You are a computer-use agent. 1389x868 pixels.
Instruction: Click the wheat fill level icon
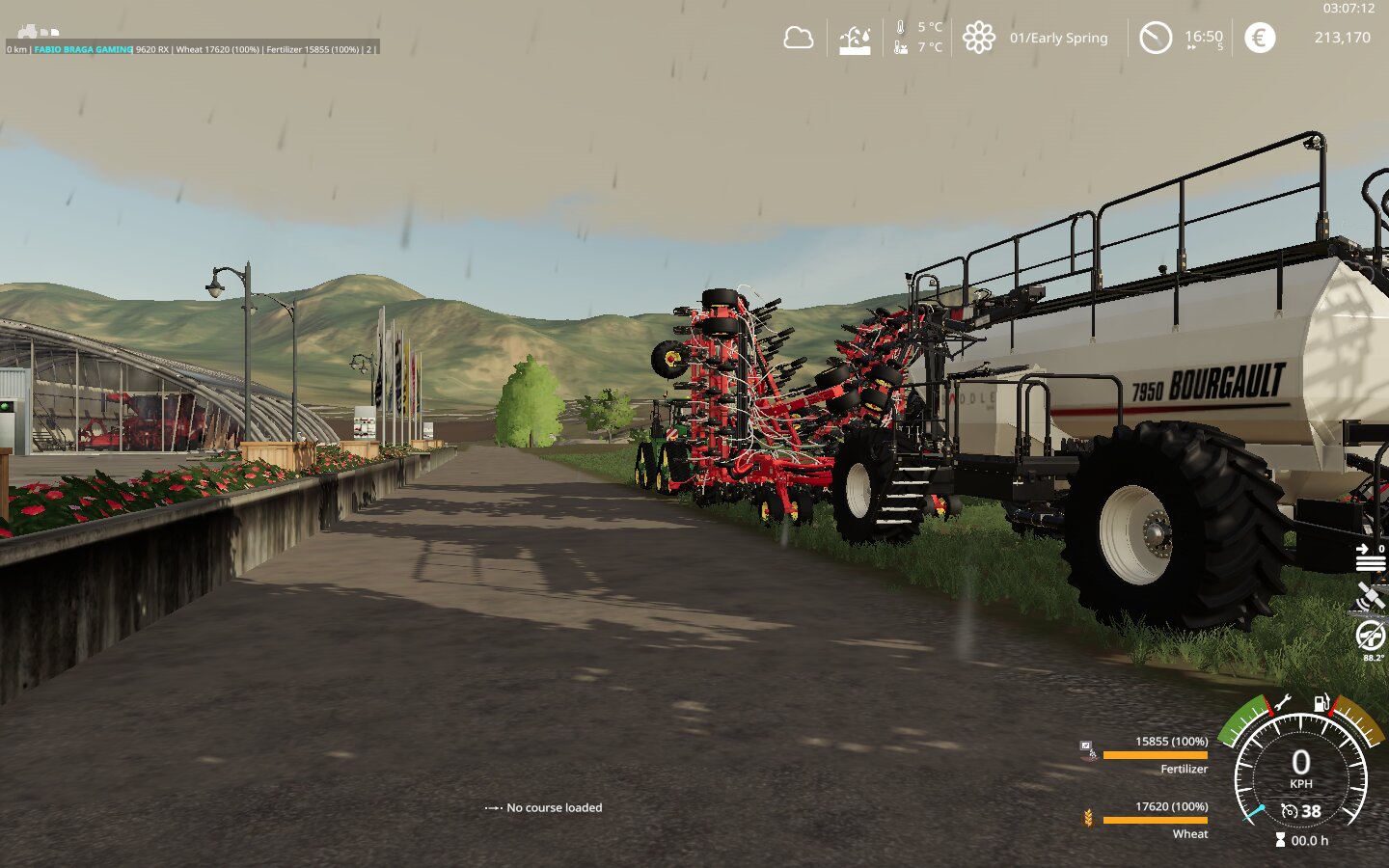[1088, 818]
